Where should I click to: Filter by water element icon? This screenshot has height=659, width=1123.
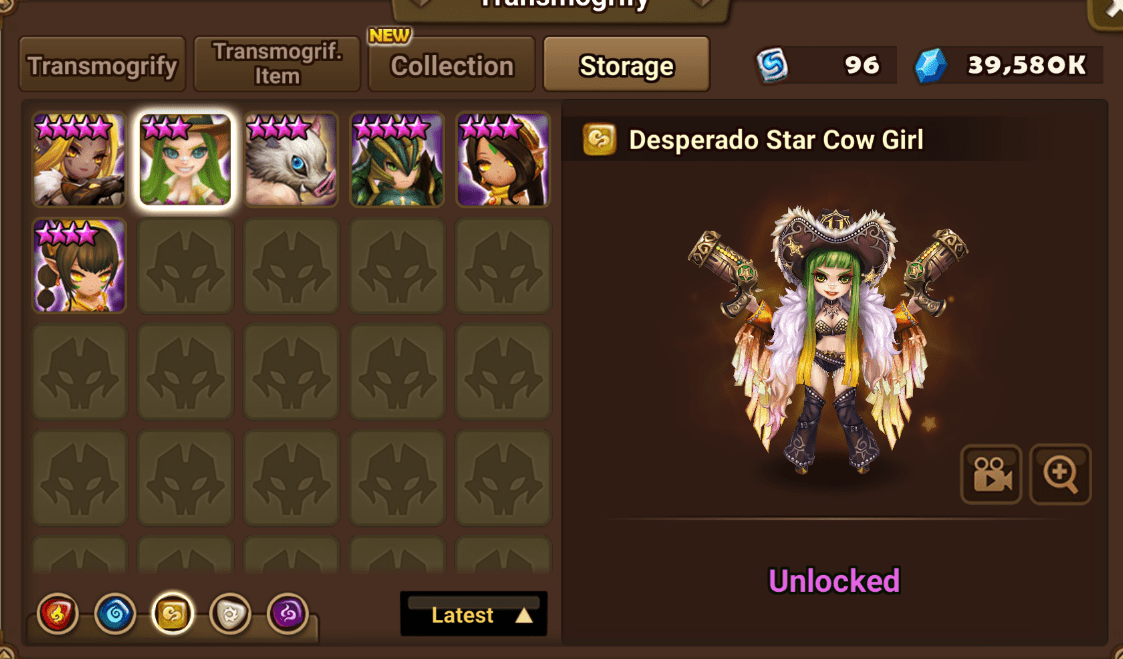click(115, 614)
